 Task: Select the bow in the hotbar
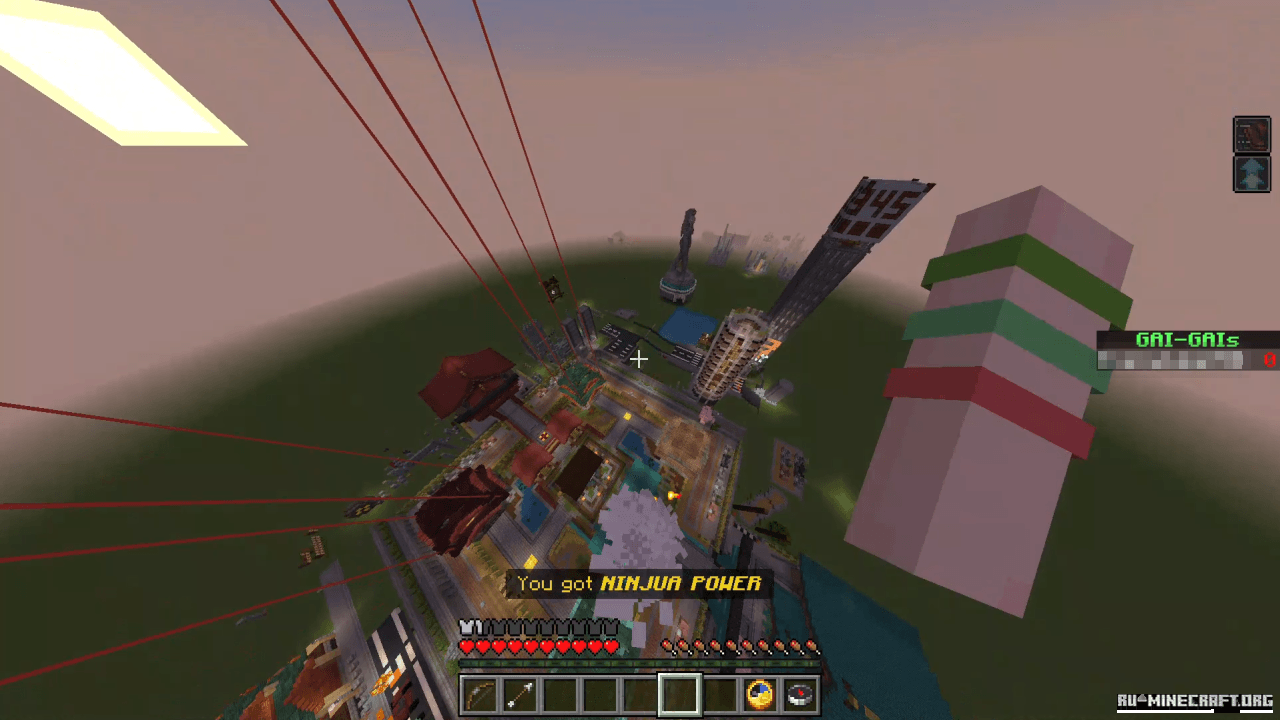coord(480,695)
